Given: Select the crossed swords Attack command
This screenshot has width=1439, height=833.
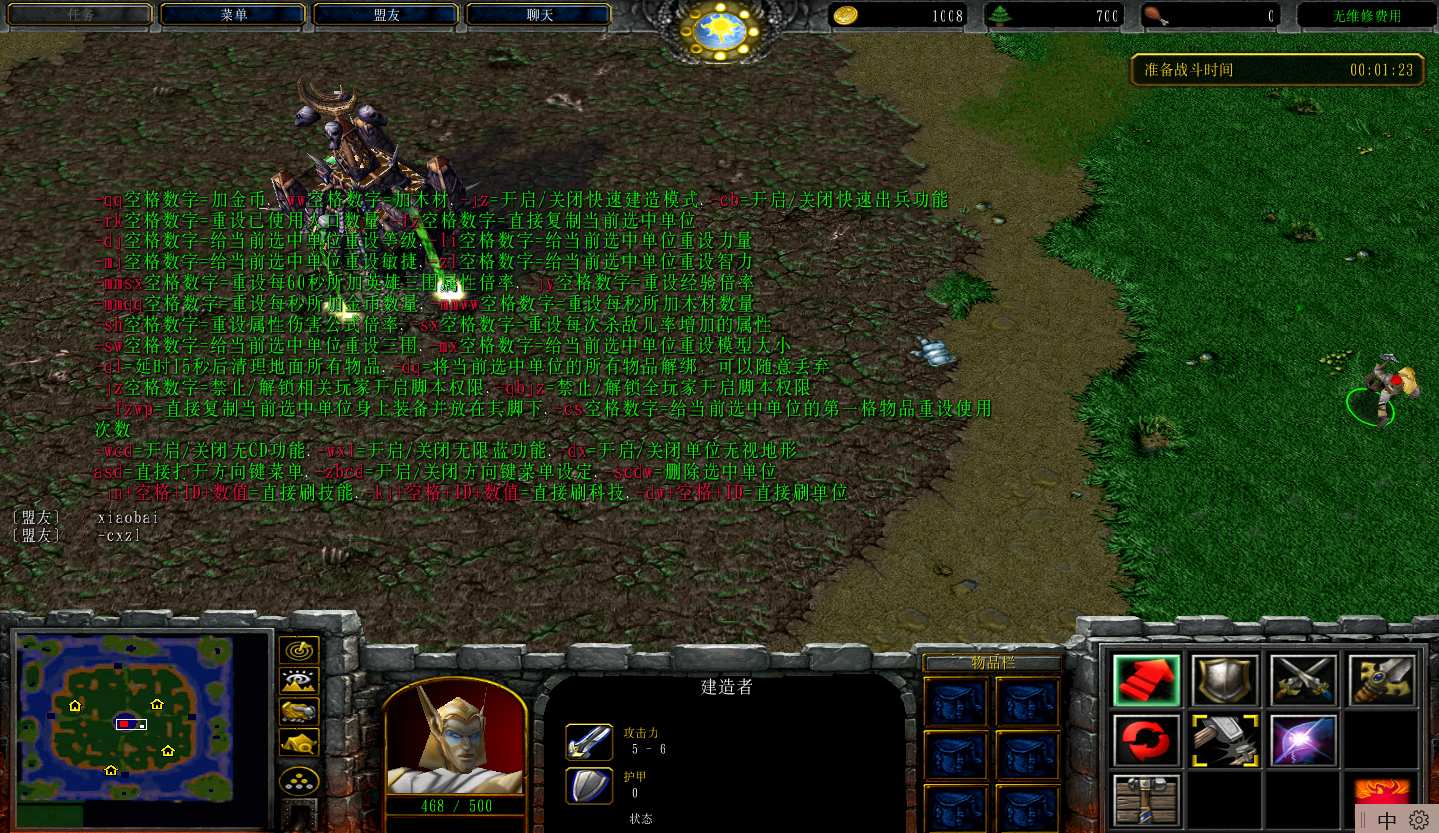Looking at the screenshot, I should tap(1303, 681).
